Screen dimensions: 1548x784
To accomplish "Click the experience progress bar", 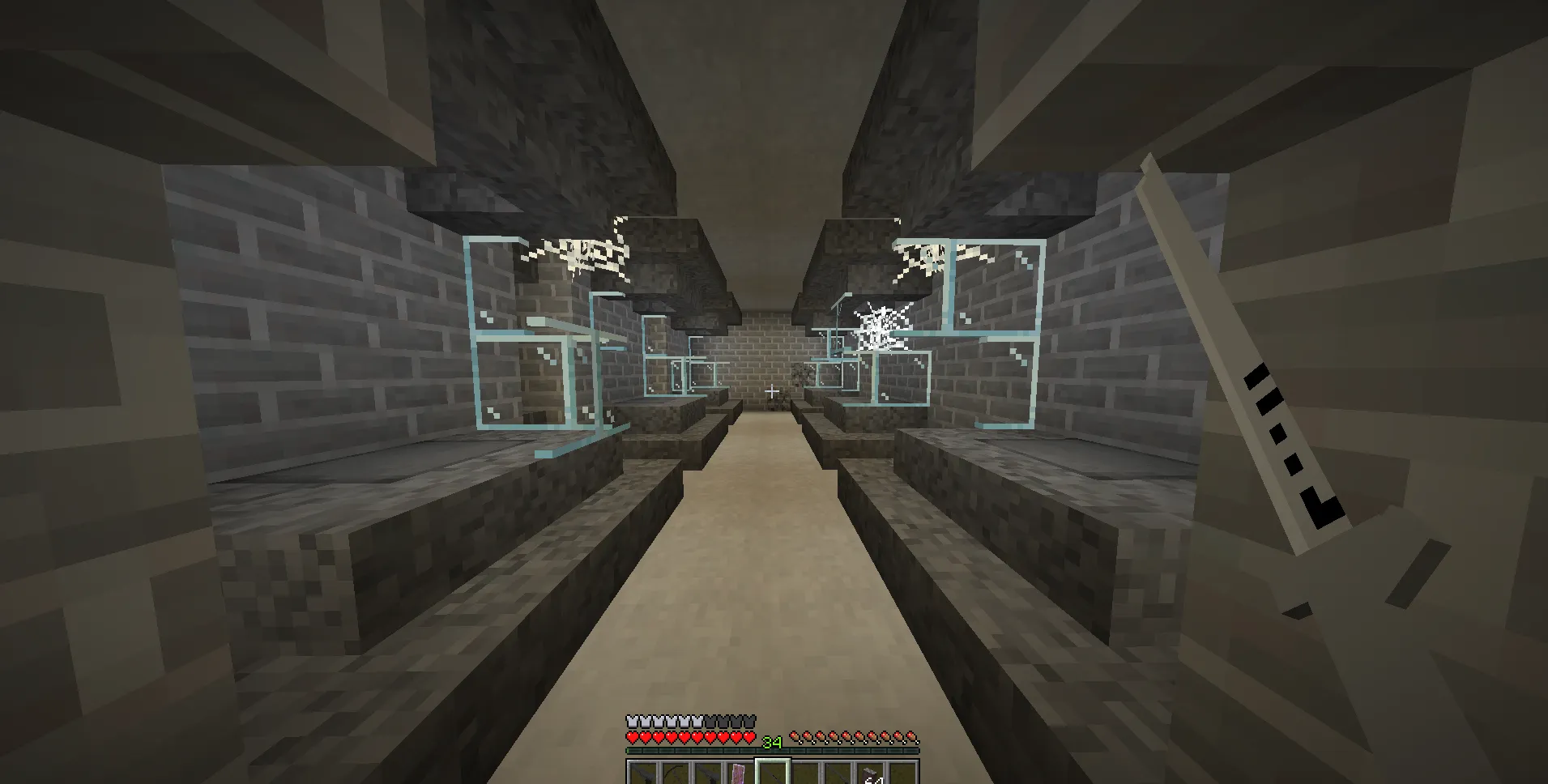I will 774,752.
